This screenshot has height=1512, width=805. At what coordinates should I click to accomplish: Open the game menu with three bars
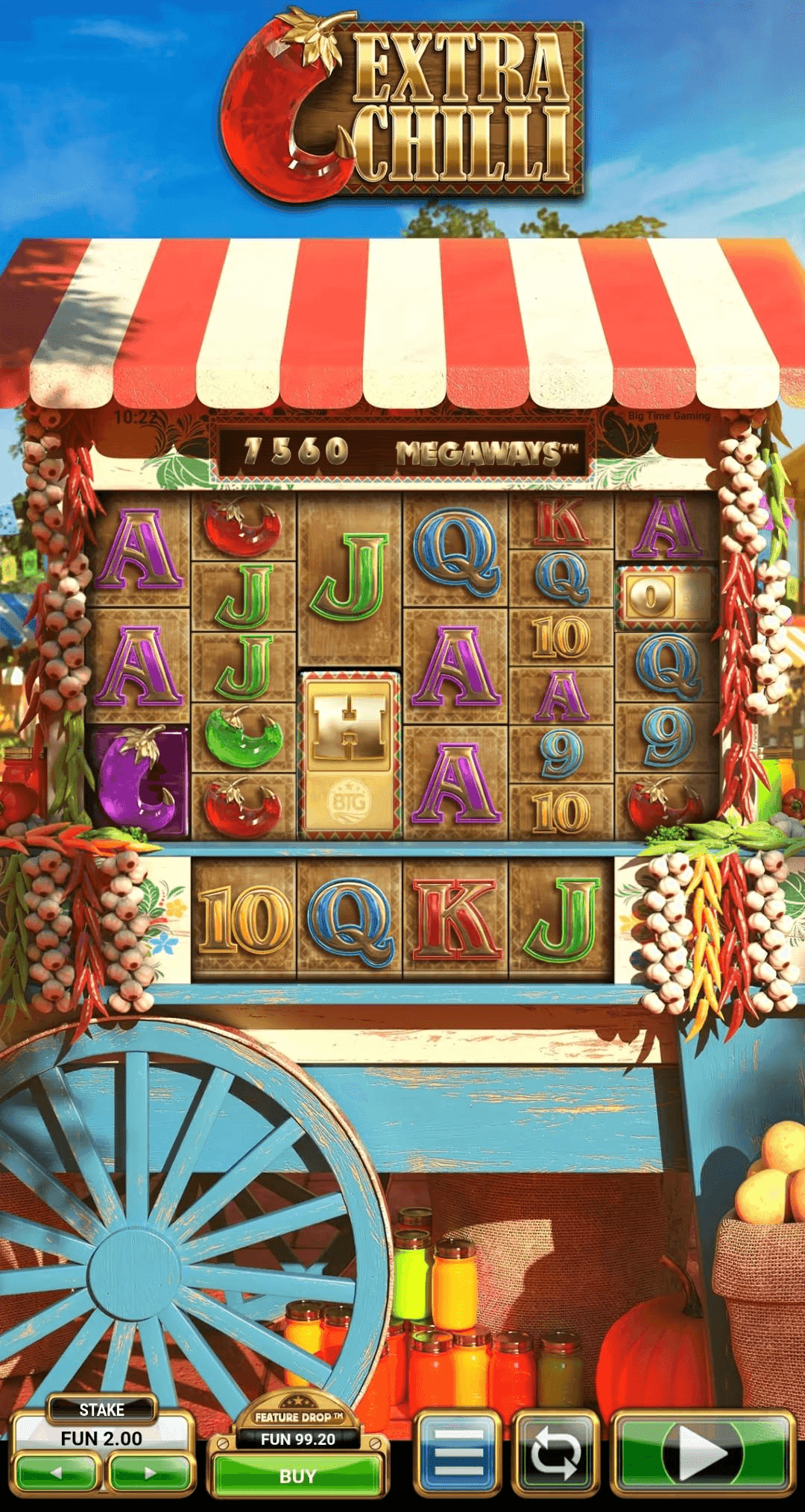(x=458, y=1452)
